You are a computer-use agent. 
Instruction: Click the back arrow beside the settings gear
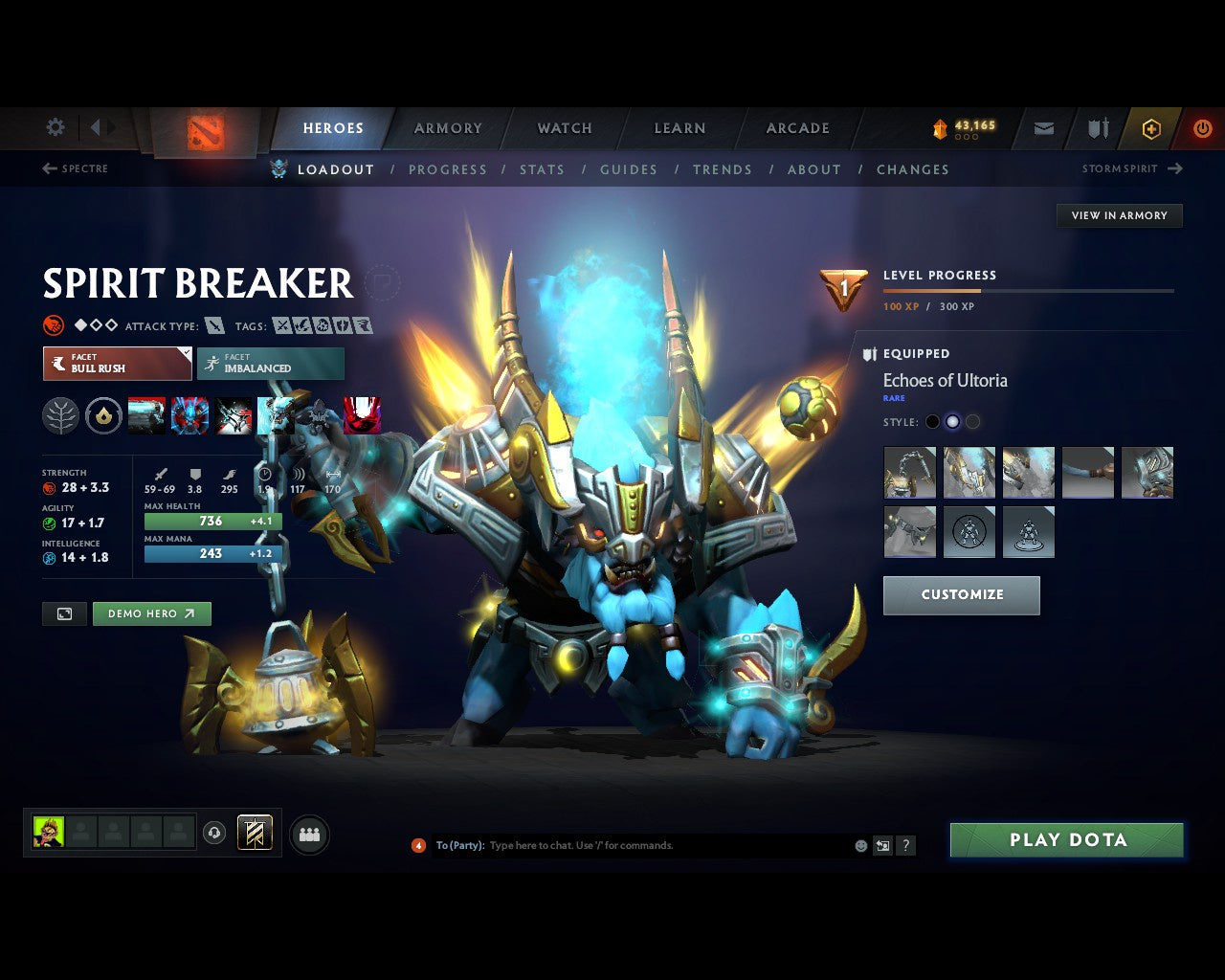pyautogui.click(x=96, y=127)
